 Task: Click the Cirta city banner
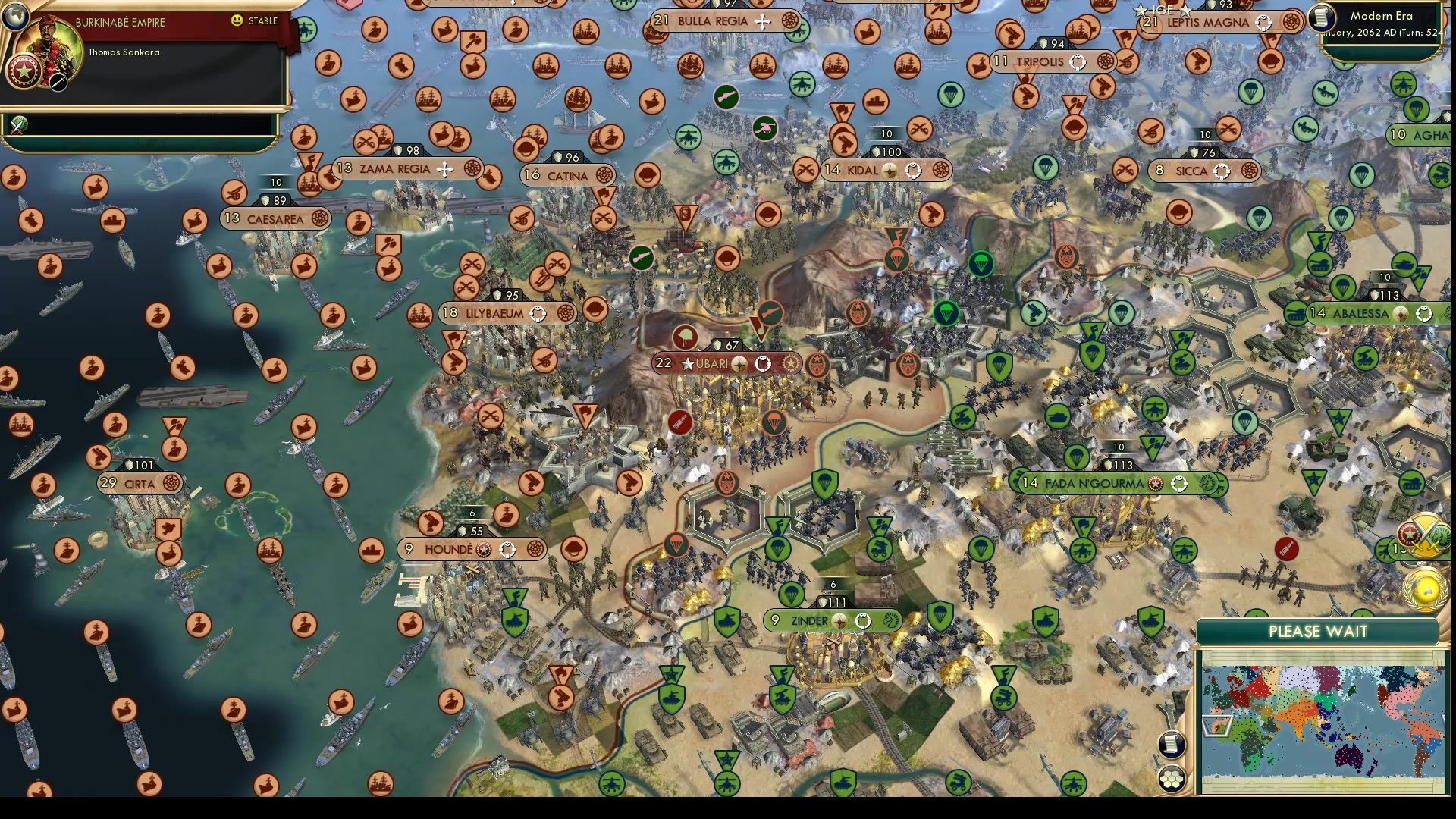click(x=140, y=483)
